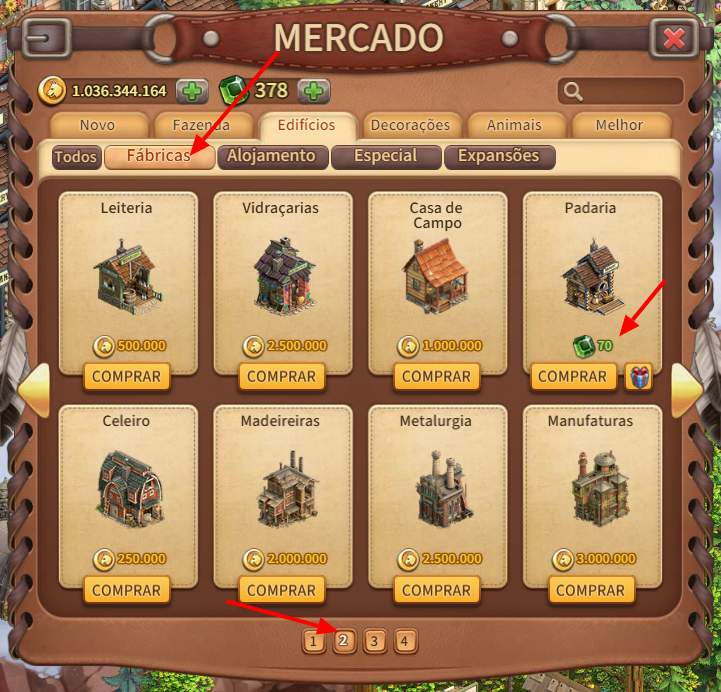Add more gold coins with plus button
Image resolution: width=721 pixels, height=692 pixels.
[192, 91]
